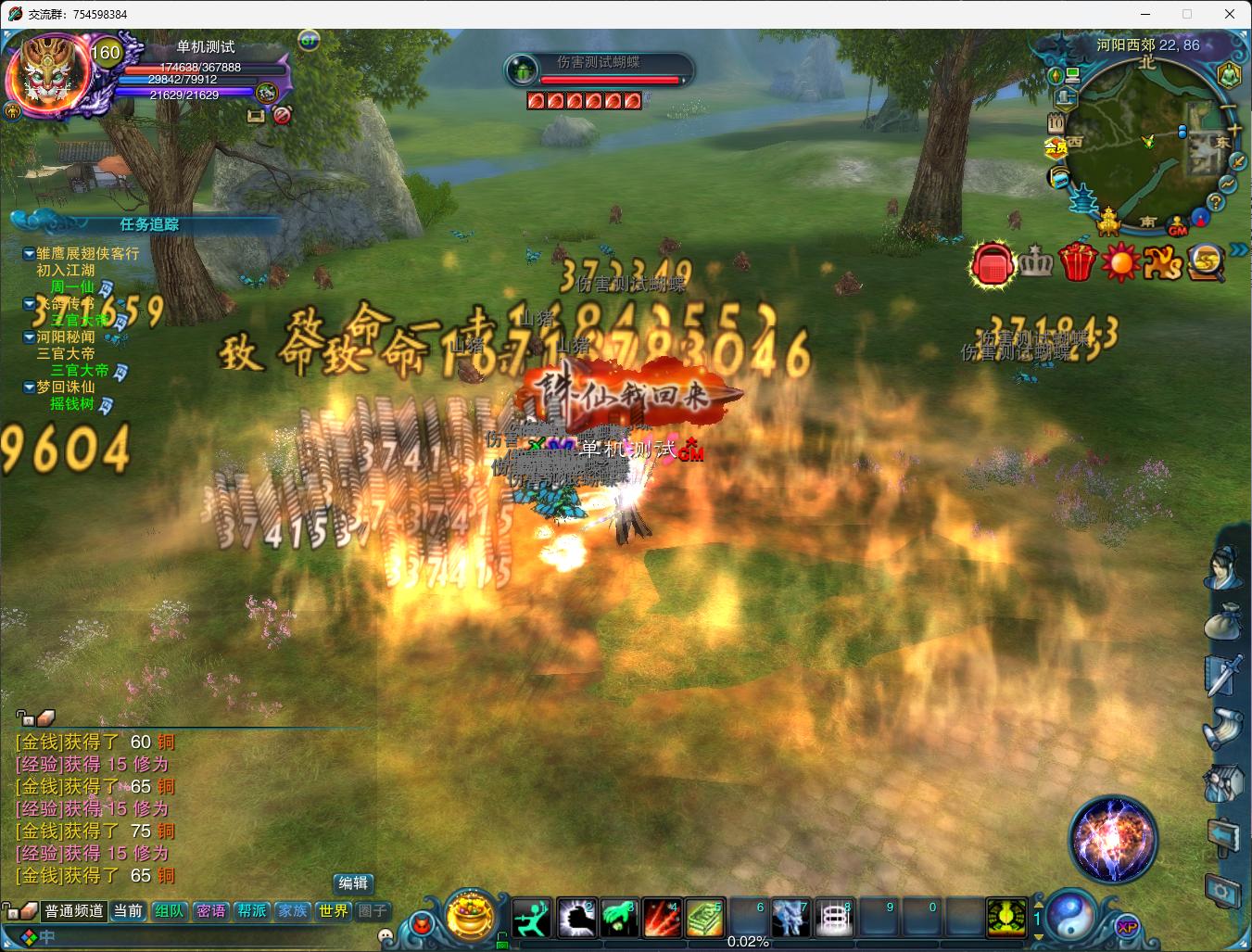Screen dimensions: 1252x952
Task: Use the red slash skill in slot 4
Action: [x=662, y=919]
